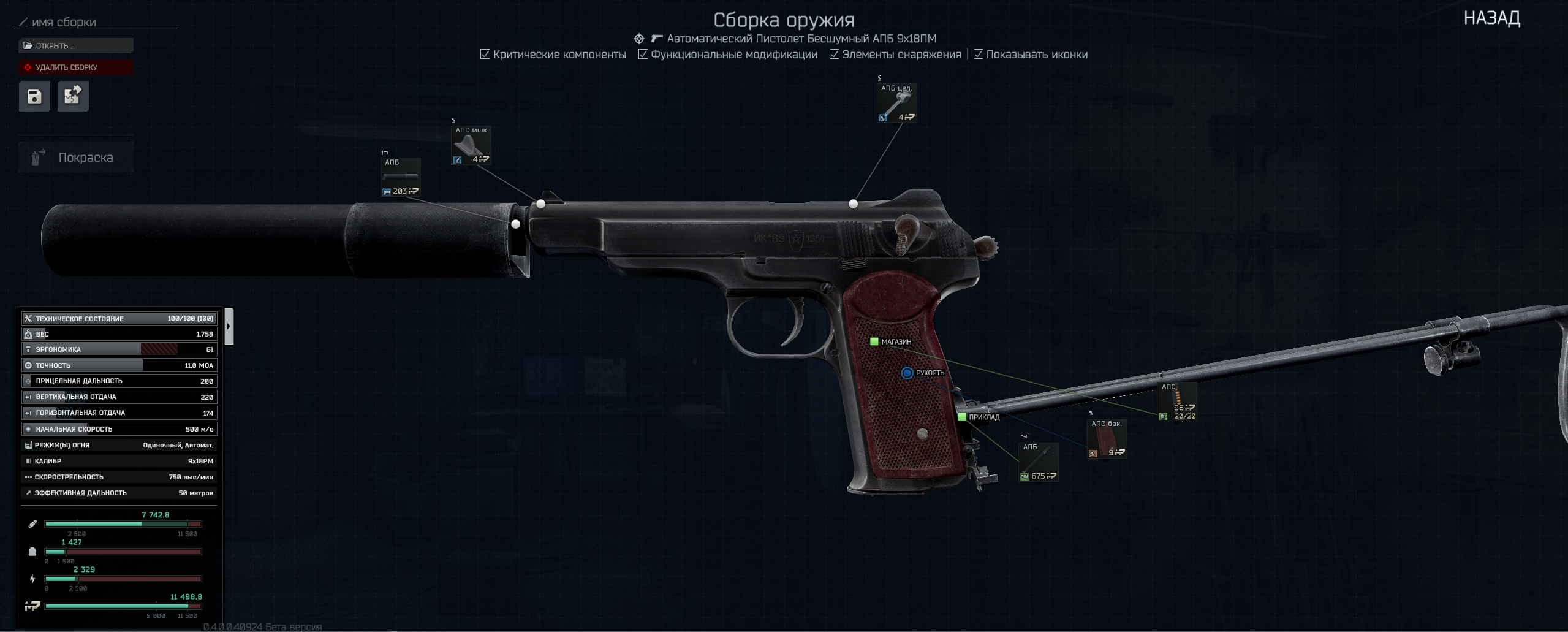Select the АПС мшк front sight slot
The height and width of the screenshot is (632, 1568).
pos(471,146)
